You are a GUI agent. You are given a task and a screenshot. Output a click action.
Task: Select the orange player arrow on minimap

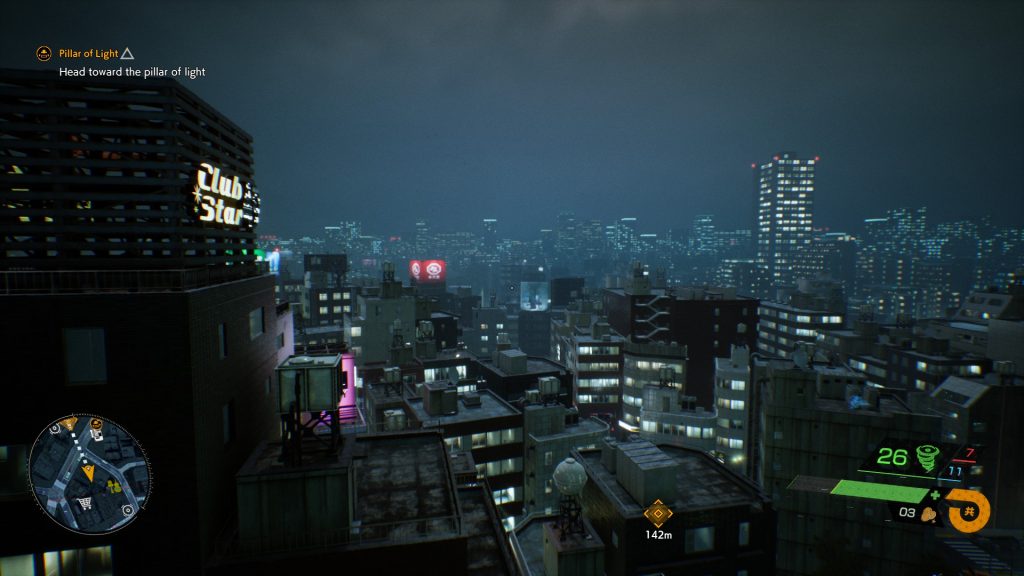[x=89, y=472]
